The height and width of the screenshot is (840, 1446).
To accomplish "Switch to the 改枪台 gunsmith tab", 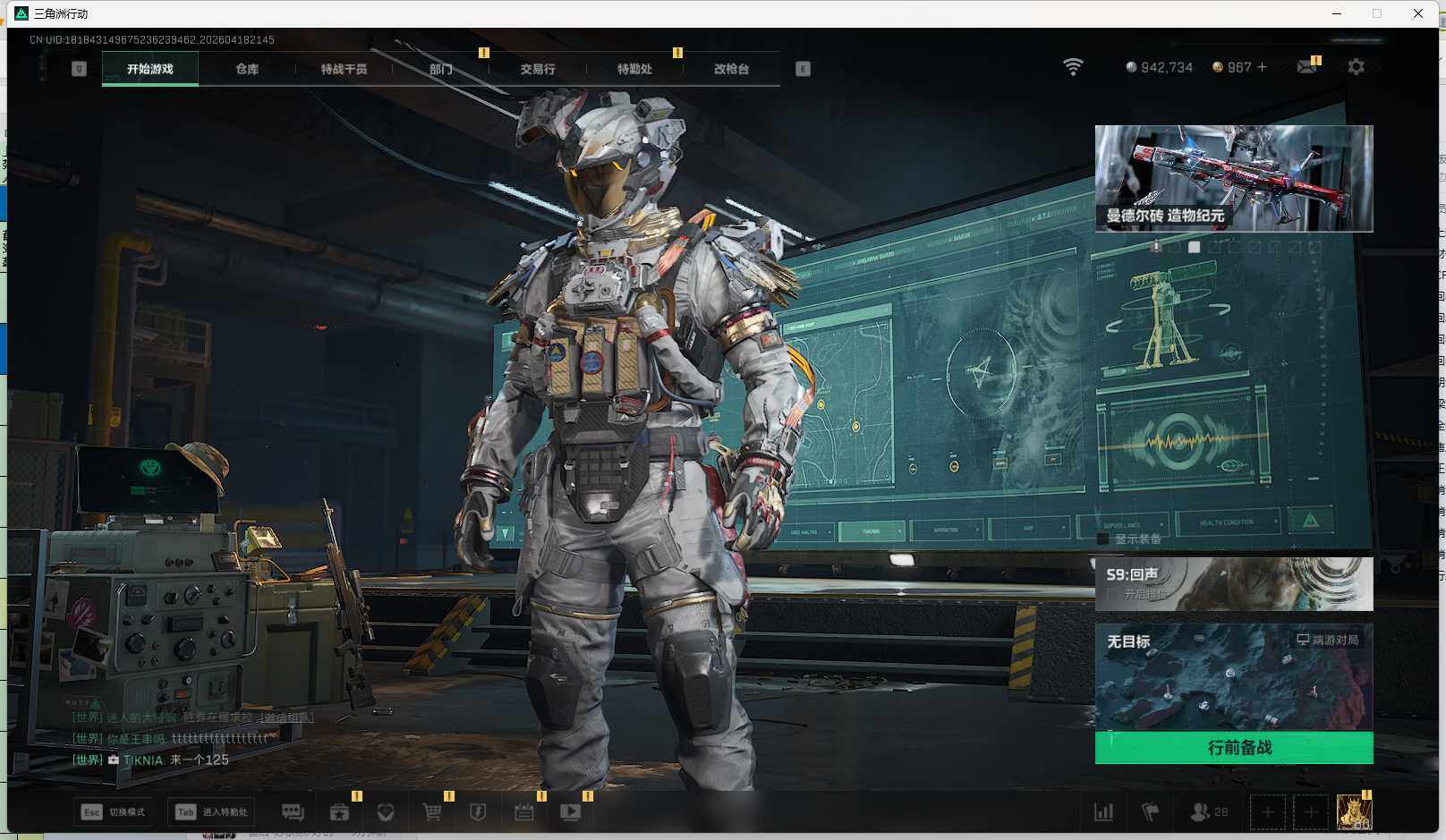I will (x=731, y=69).
